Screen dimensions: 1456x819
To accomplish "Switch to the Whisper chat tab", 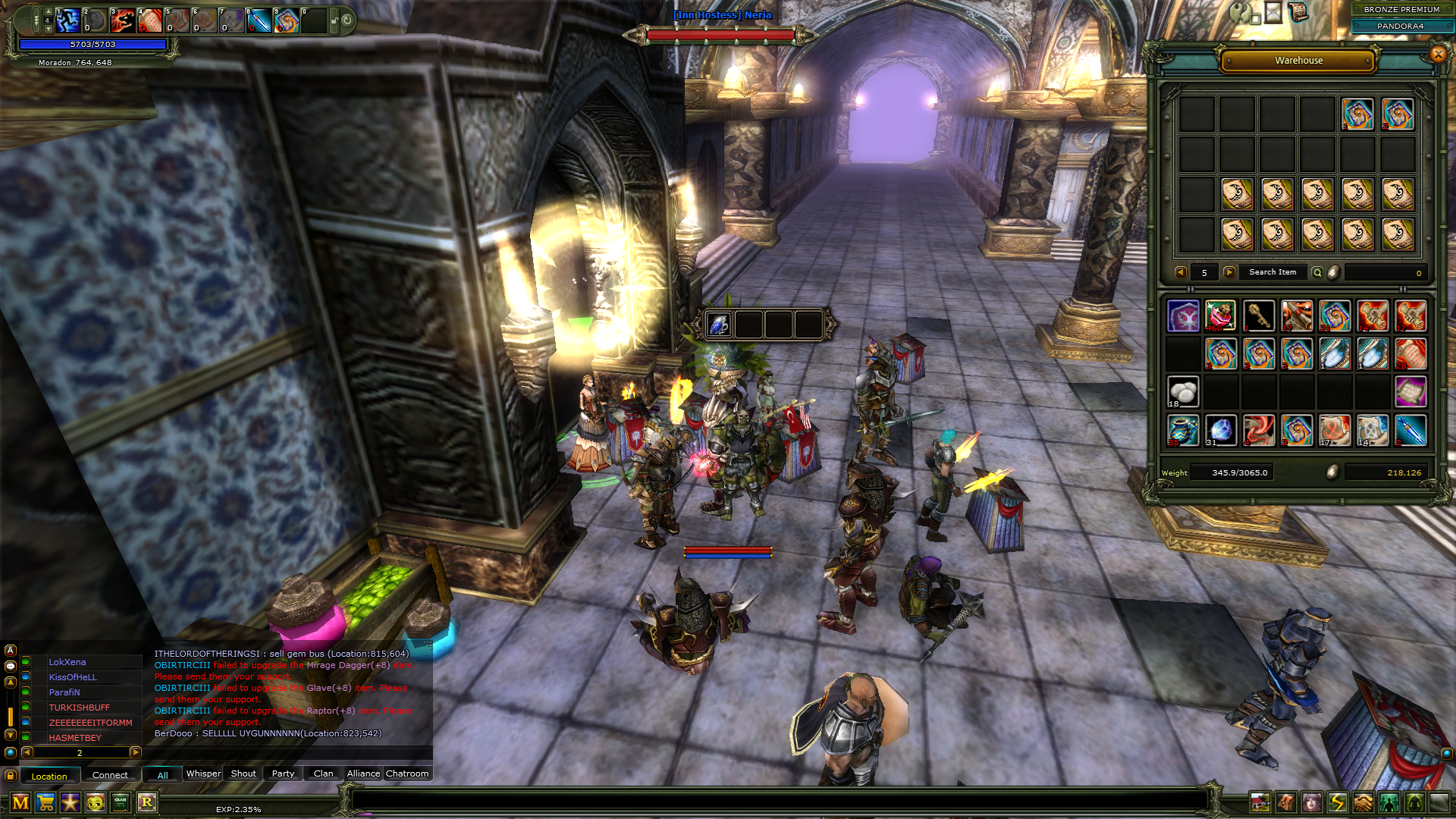I will pyautogui.click(x=202, y=773).
